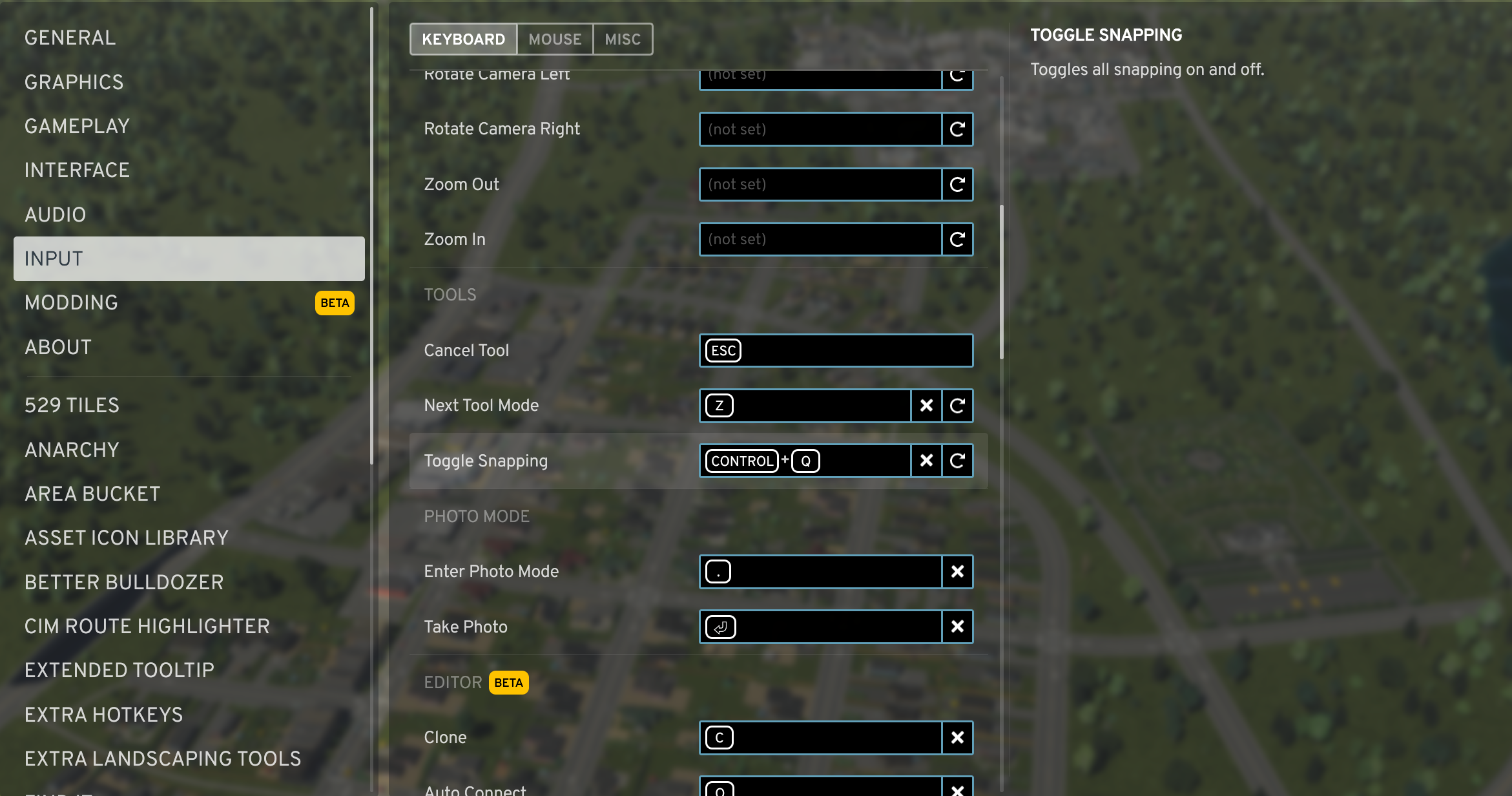Reset the Rotate Camera Right binding

click(958, 129)
